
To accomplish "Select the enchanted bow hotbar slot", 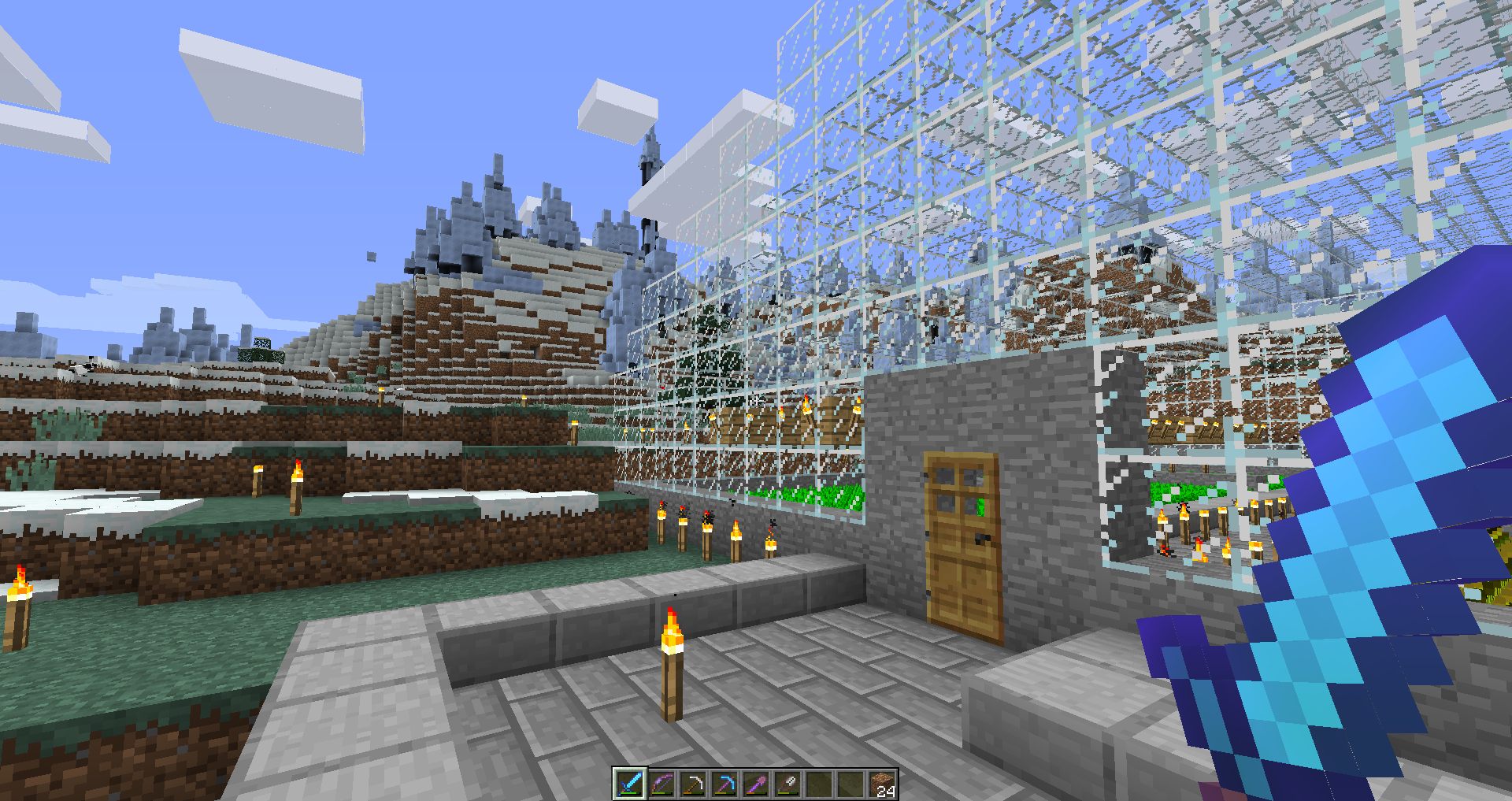I will click(661, 784).
